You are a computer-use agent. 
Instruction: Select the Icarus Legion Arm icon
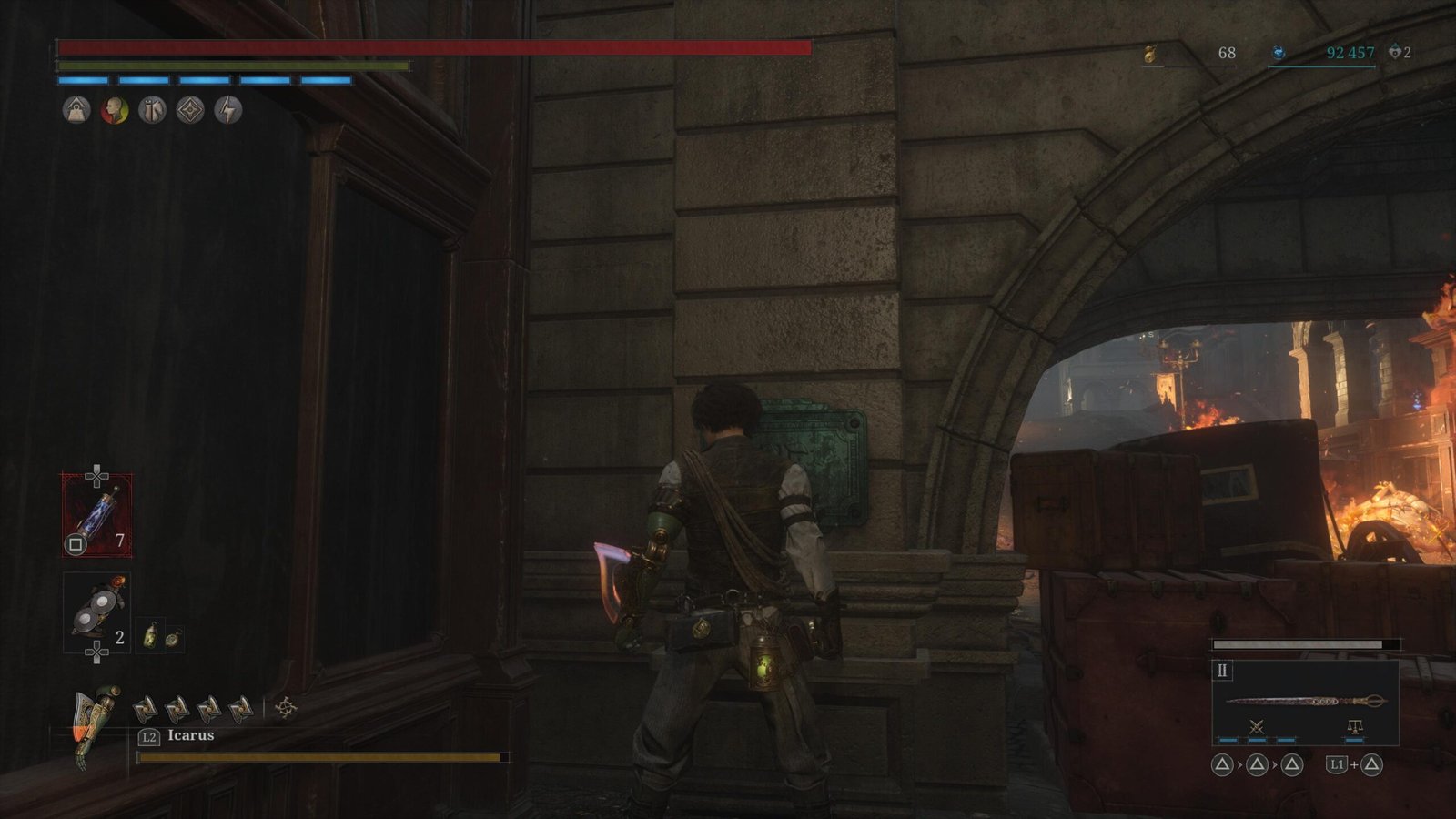[x=96, y=724]
